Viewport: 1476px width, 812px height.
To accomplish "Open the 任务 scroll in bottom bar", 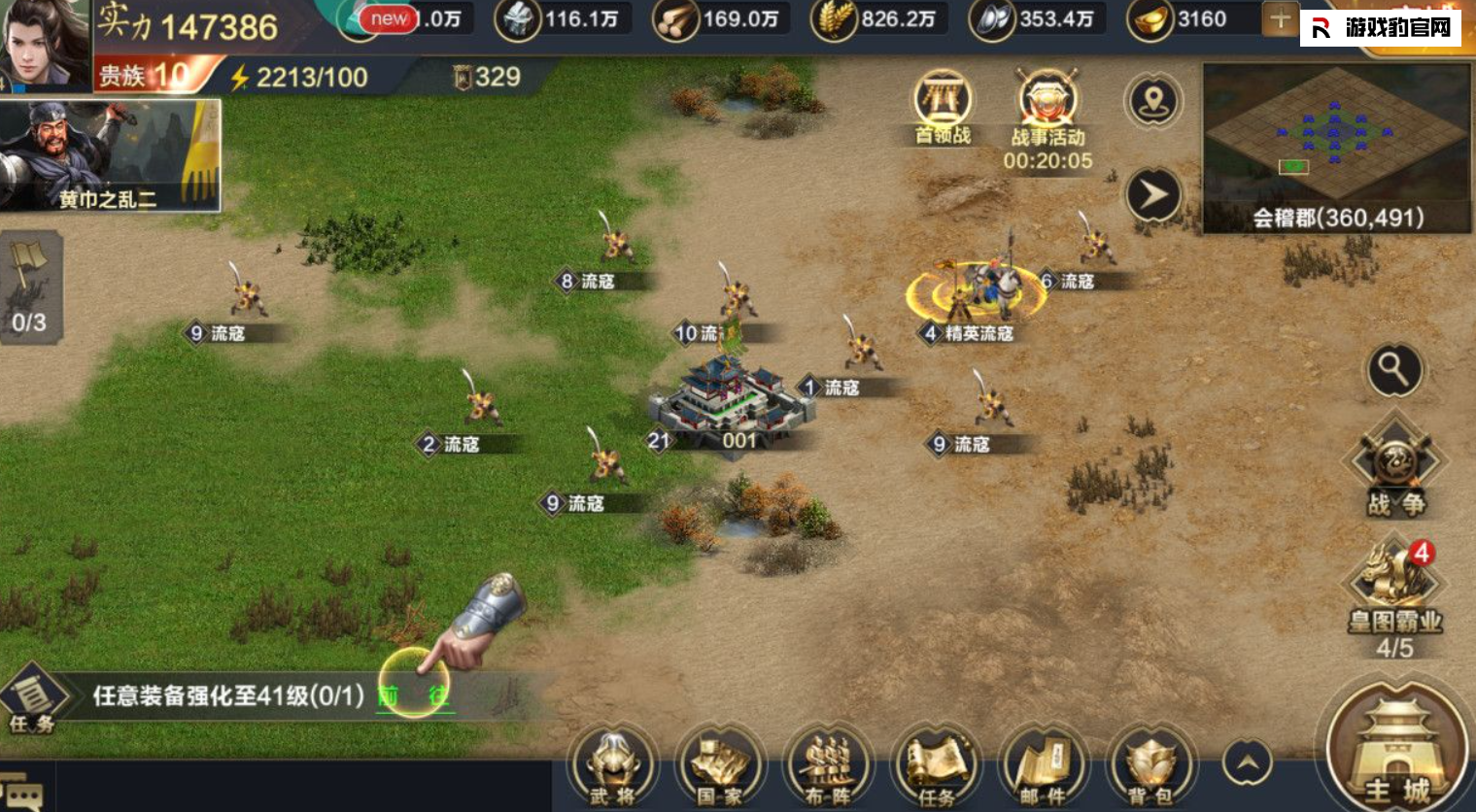I will [x=936, y=766].
